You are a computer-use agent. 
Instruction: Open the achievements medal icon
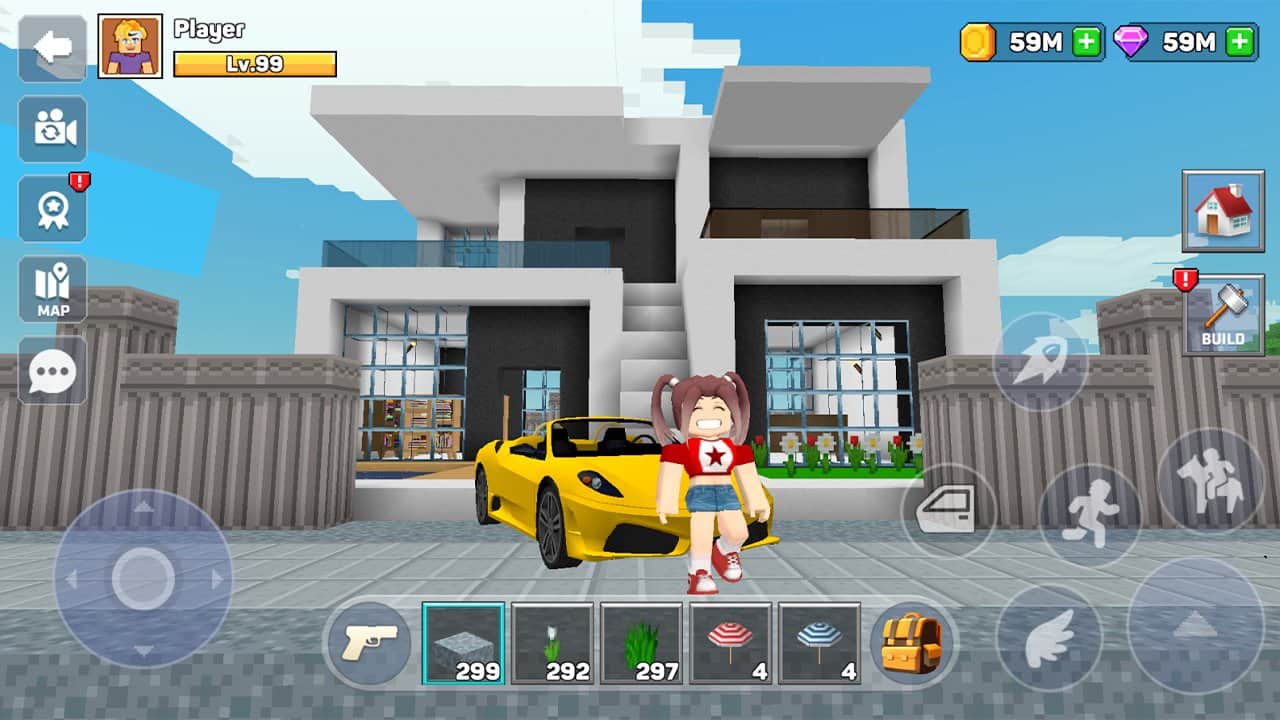pos(52,209)
